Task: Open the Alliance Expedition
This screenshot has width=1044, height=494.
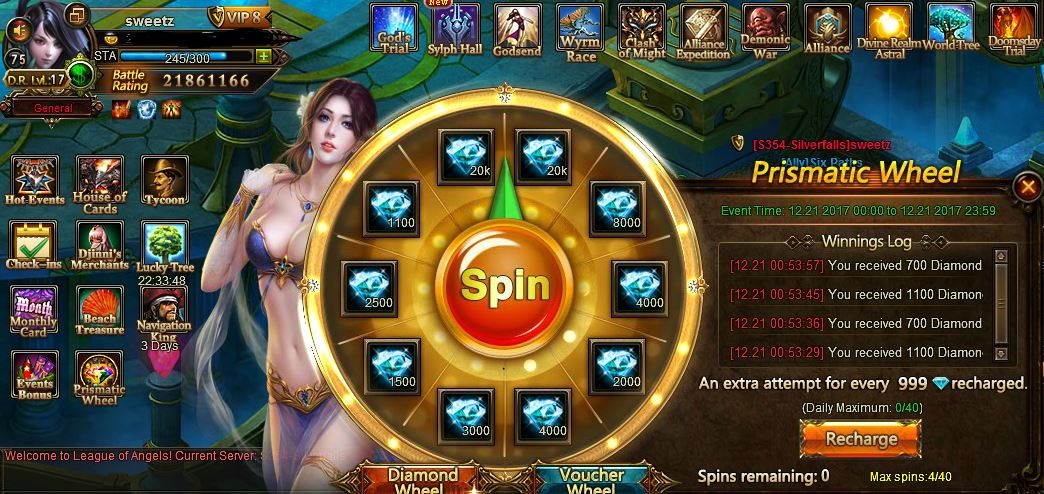Action: [704, 28]
